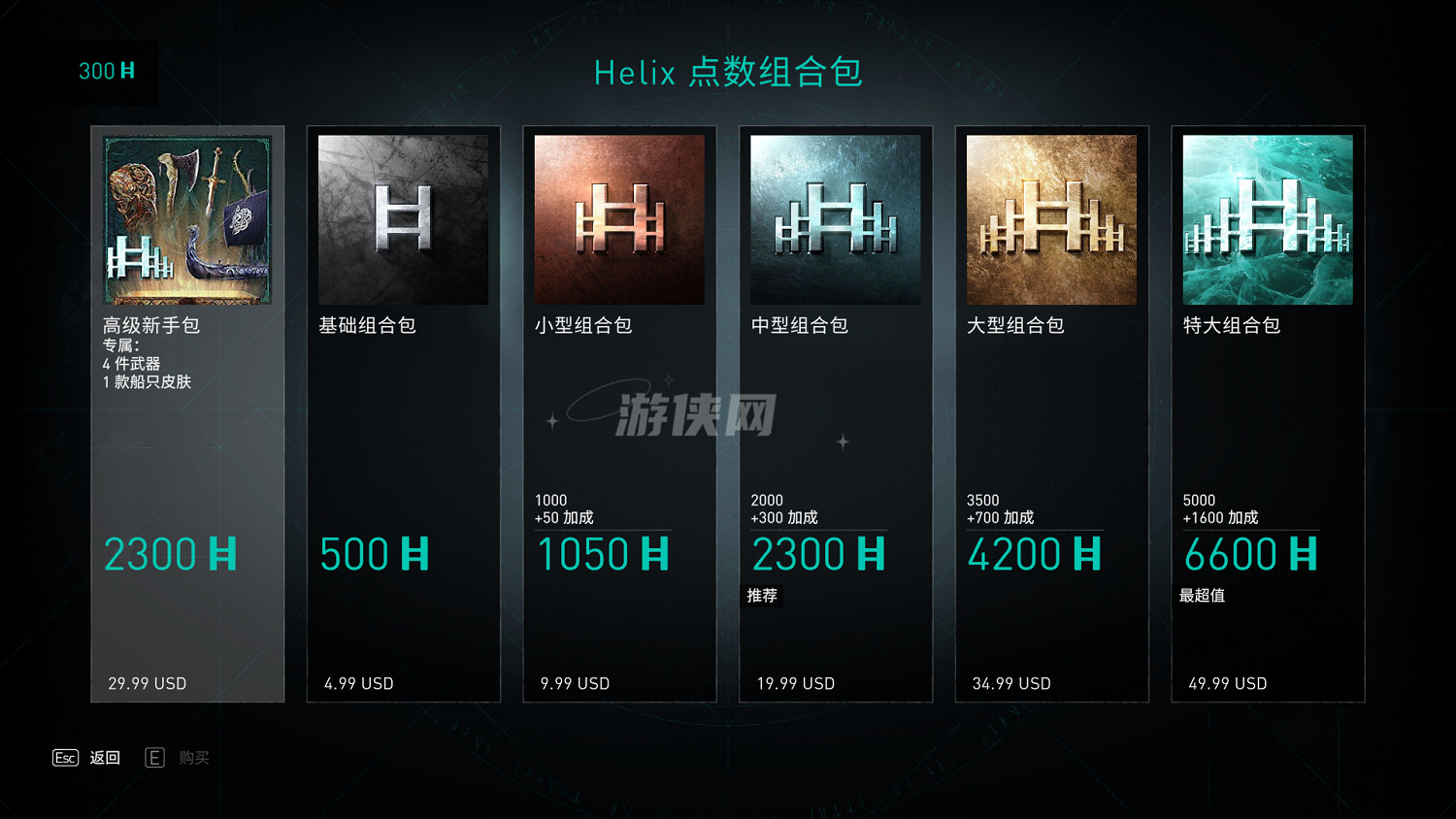Select the gold Helix icon for 大型组合包
Viewport: 1456px width, 819px height.
point(1051,218)
